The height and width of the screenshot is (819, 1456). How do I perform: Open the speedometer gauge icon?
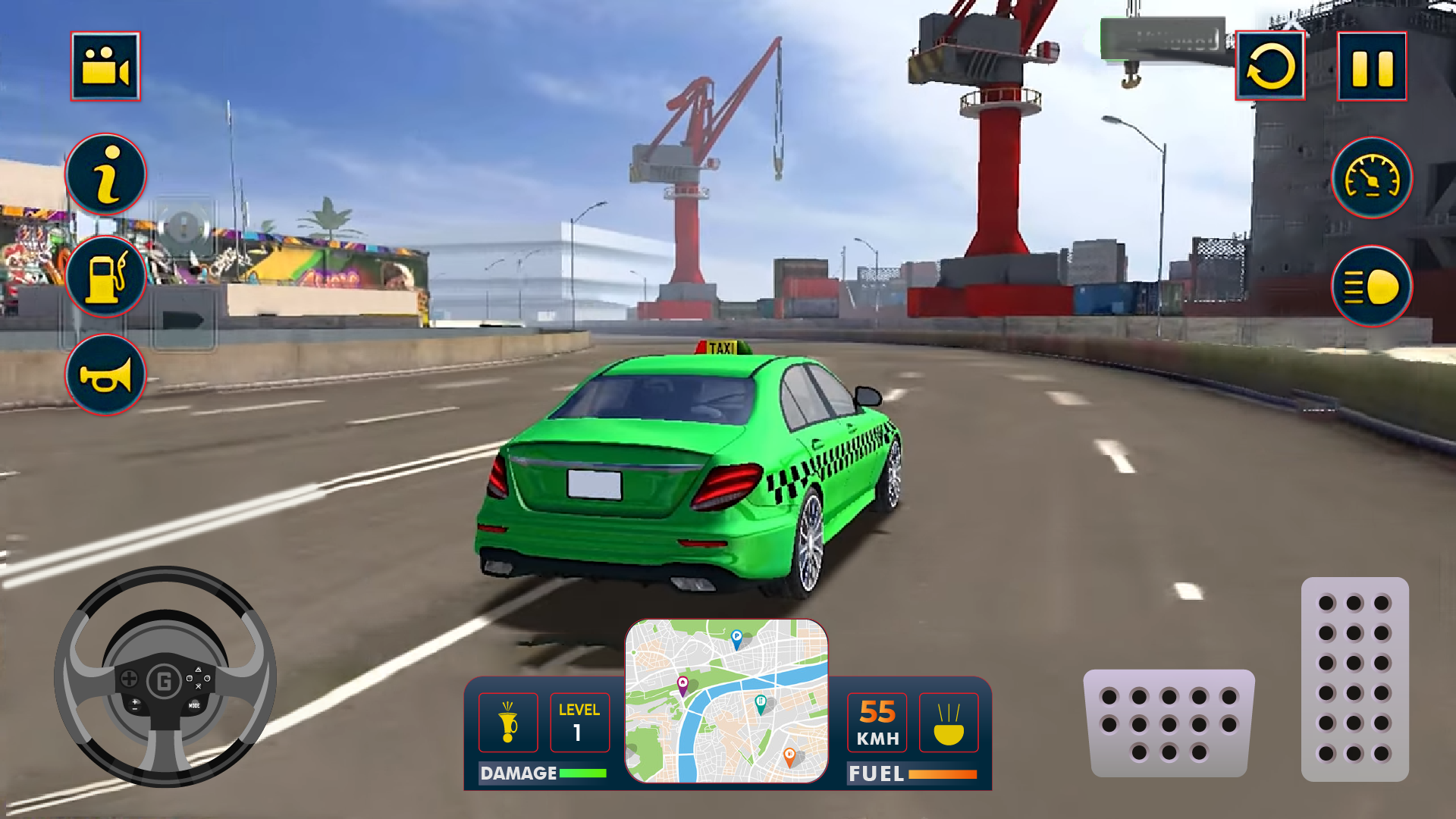coord(1372,180)
